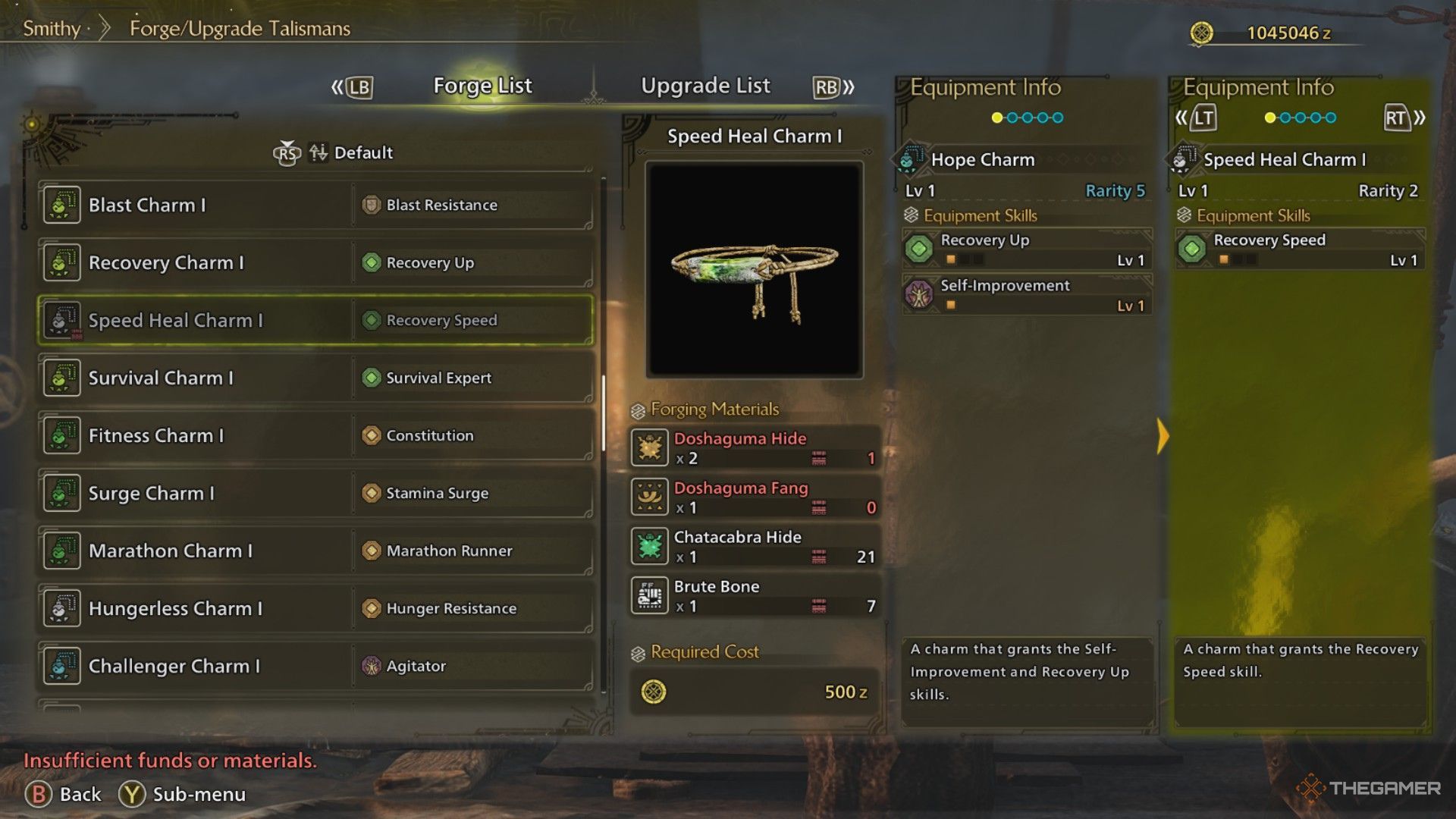Select the Brute Bone material row
The height and width of the screenshot is (819, 1456).
[755, 596]
